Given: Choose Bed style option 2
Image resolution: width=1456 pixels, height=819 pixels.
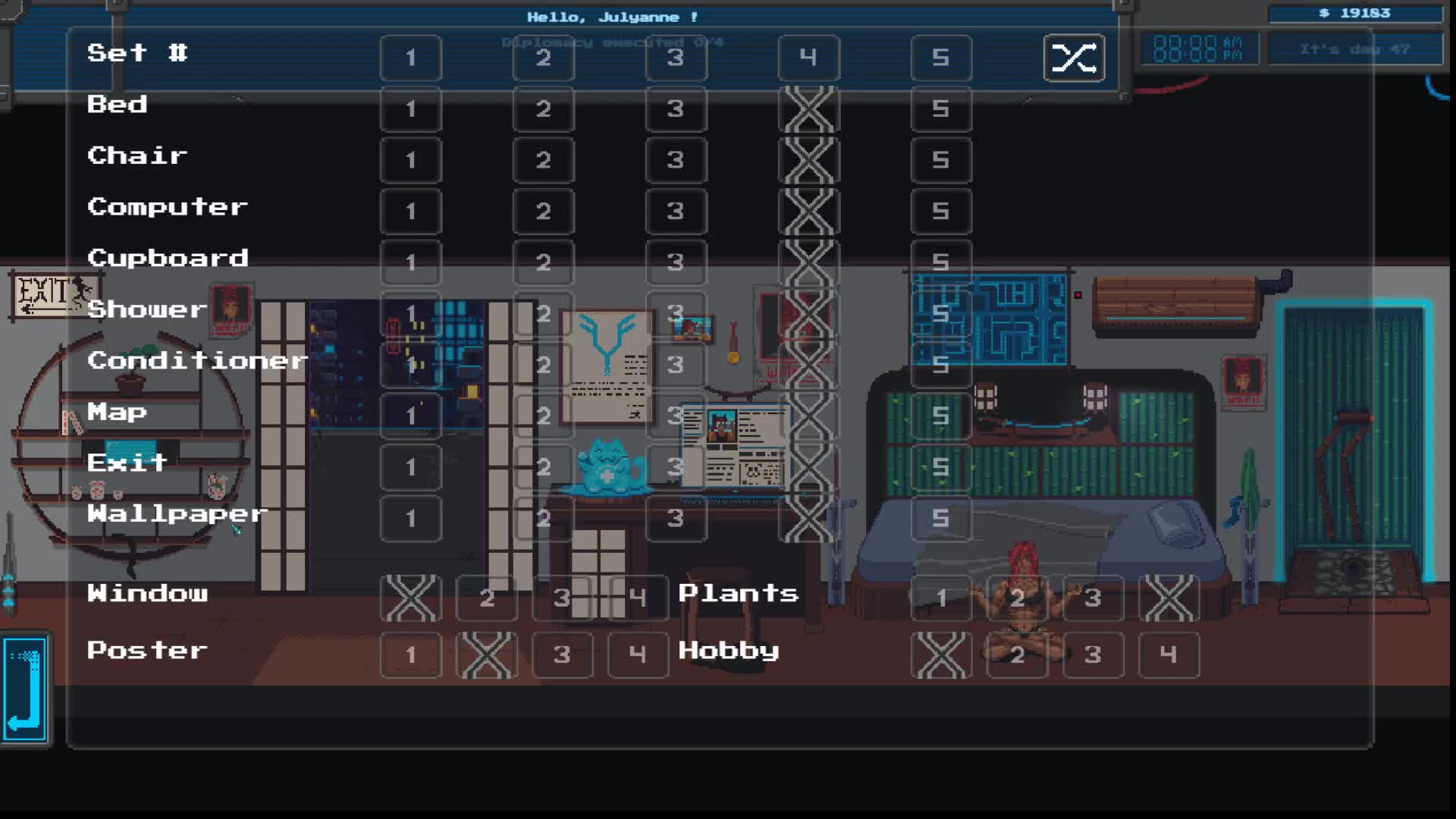Looking at the screenshot, I should (543, 109).
